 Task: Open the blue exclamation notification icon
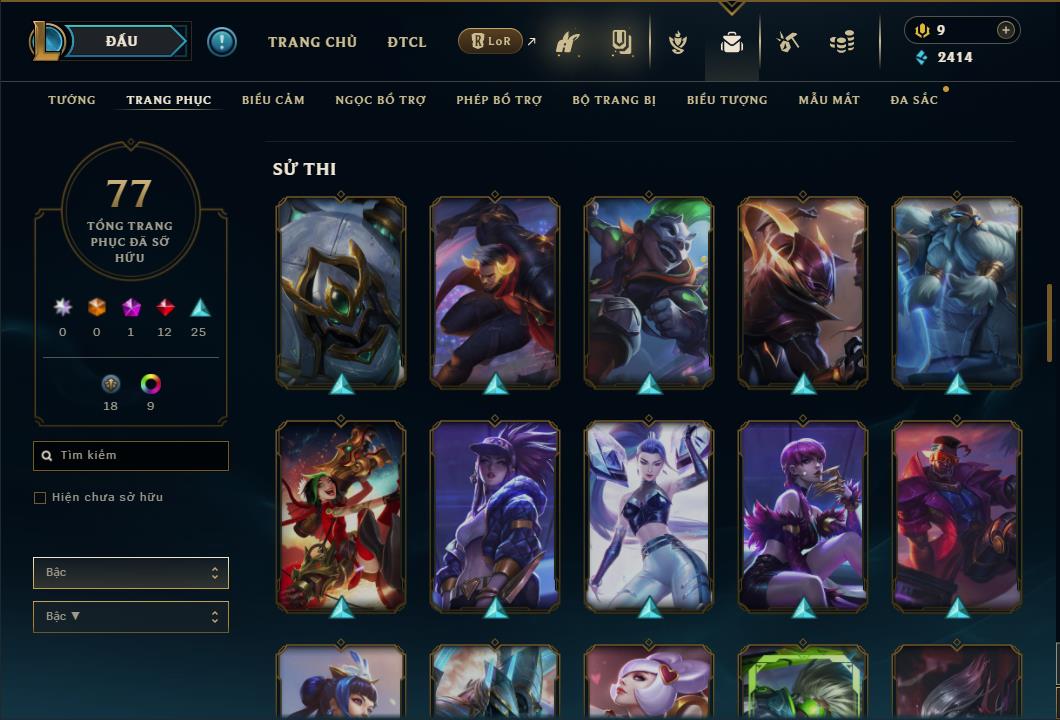[222, 42]
